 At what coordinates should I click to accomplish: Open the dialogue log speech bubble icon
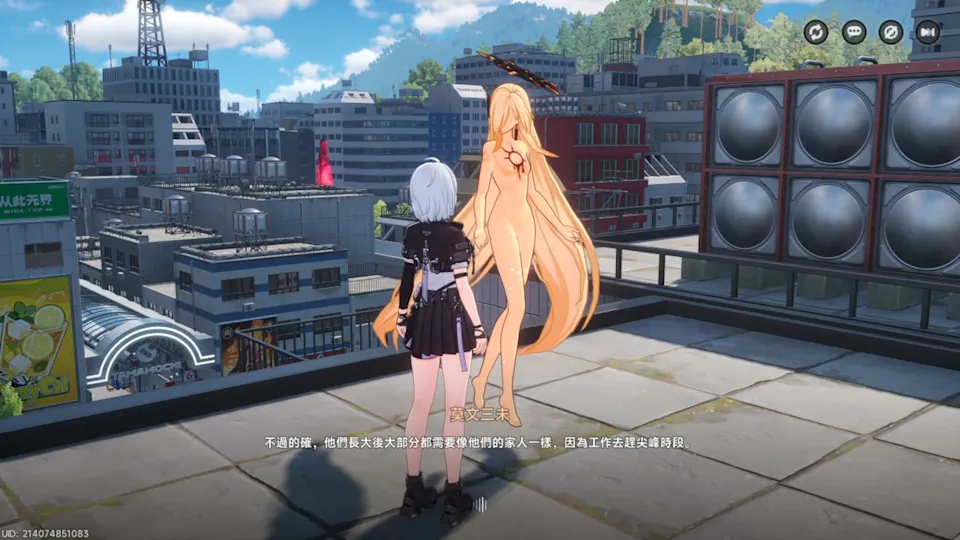point(854,32)
